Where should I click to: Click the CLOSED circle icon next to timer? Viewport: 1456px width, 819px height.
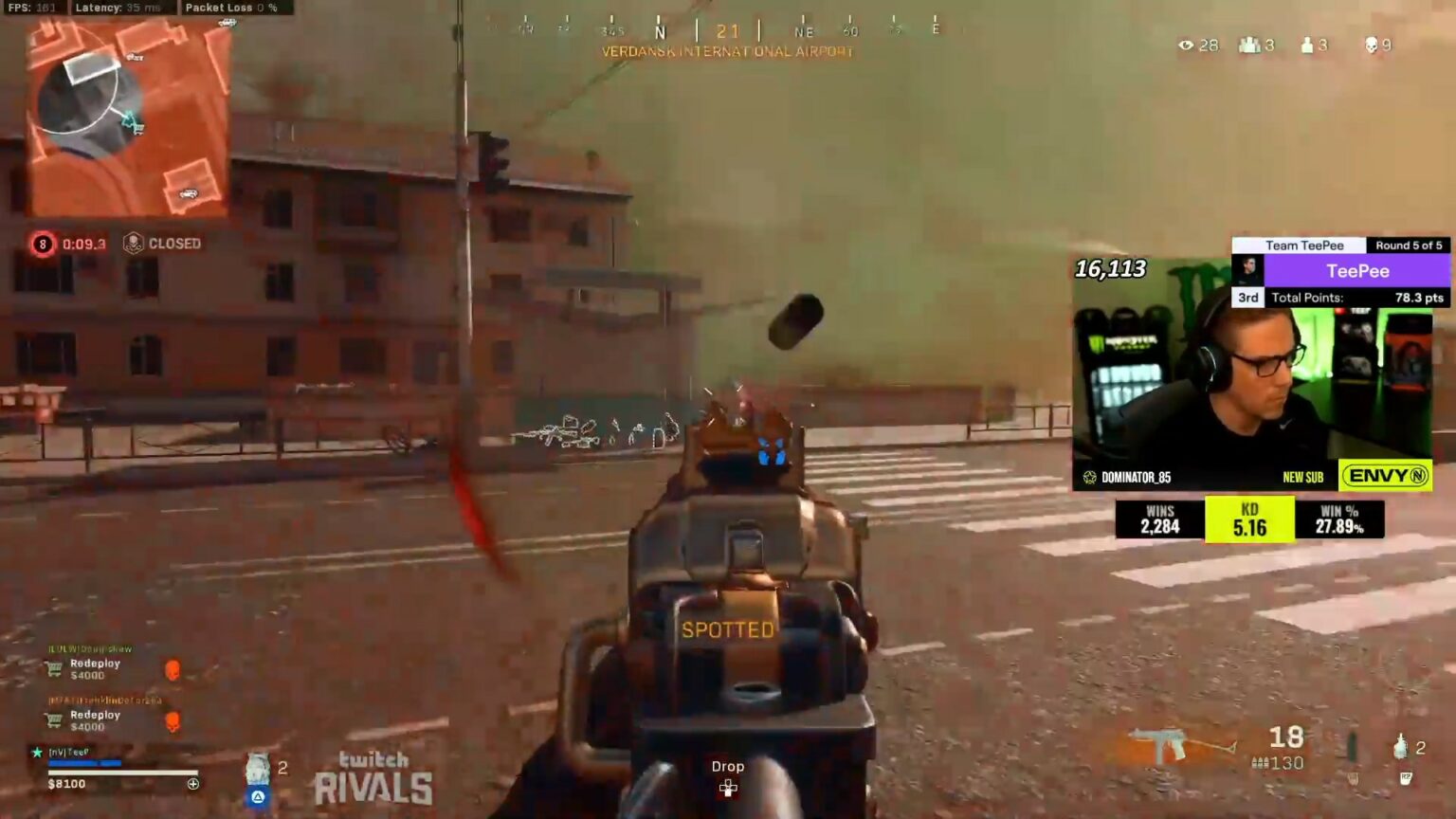click(x=135, y=243)
